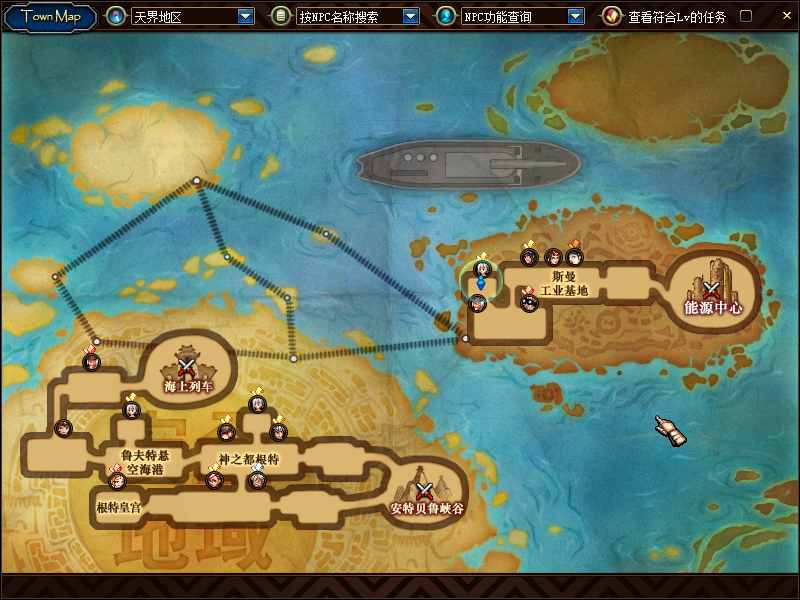Choose the 海上列车 dungeon marker
The image size is (800, 600).
[x=187, y=369]
